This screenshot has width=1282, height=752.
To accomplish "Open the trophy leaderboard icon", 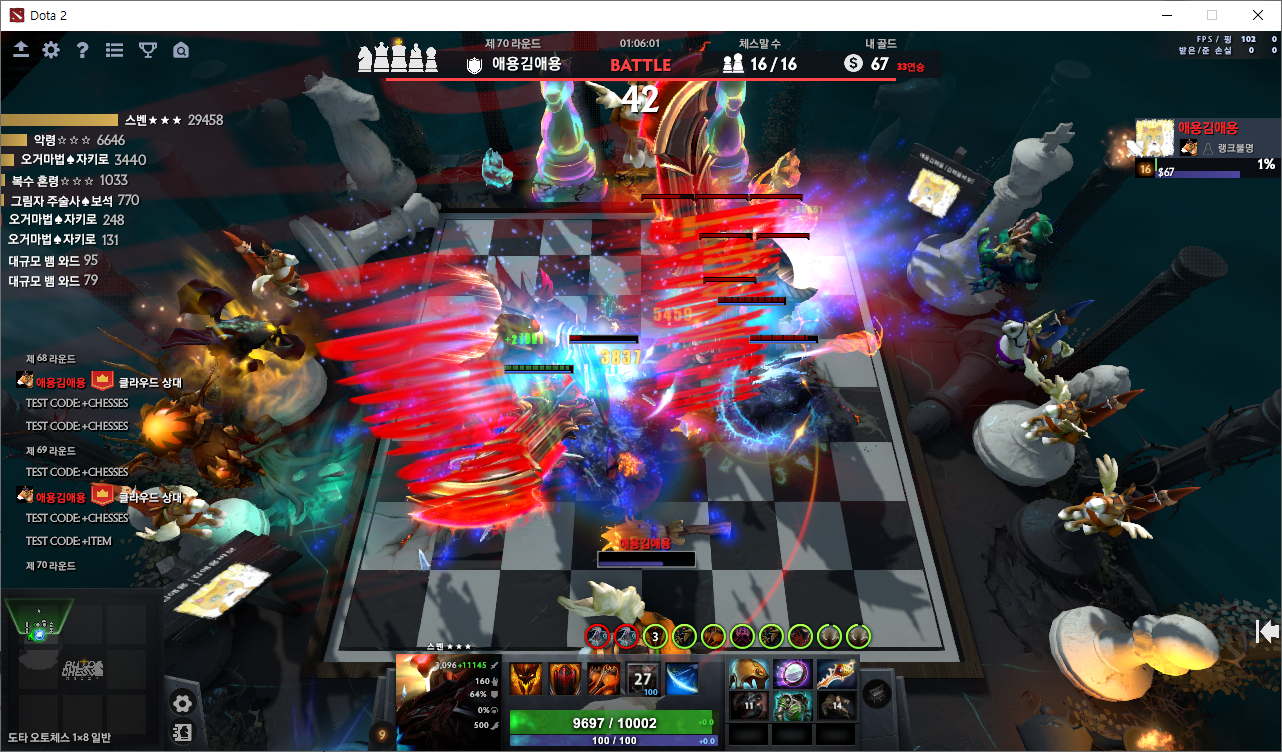I will (x=147, y=50).
